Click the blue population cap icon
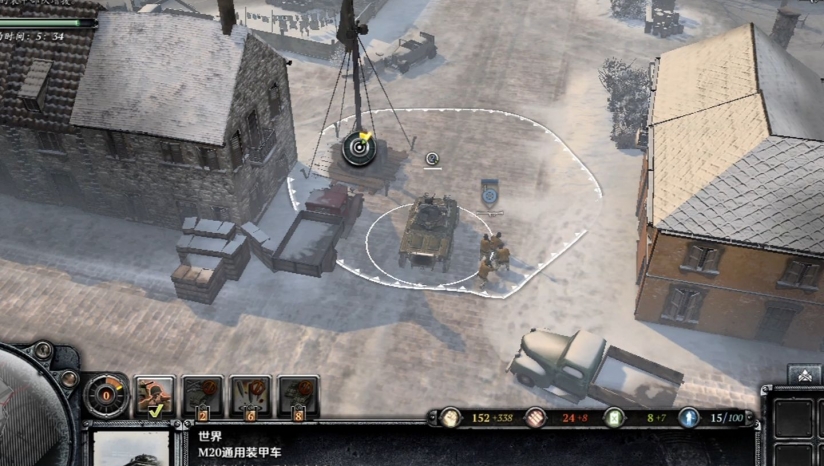Viewport: 824px width, 466px height. pyautogui.click(x=688, y=418)
